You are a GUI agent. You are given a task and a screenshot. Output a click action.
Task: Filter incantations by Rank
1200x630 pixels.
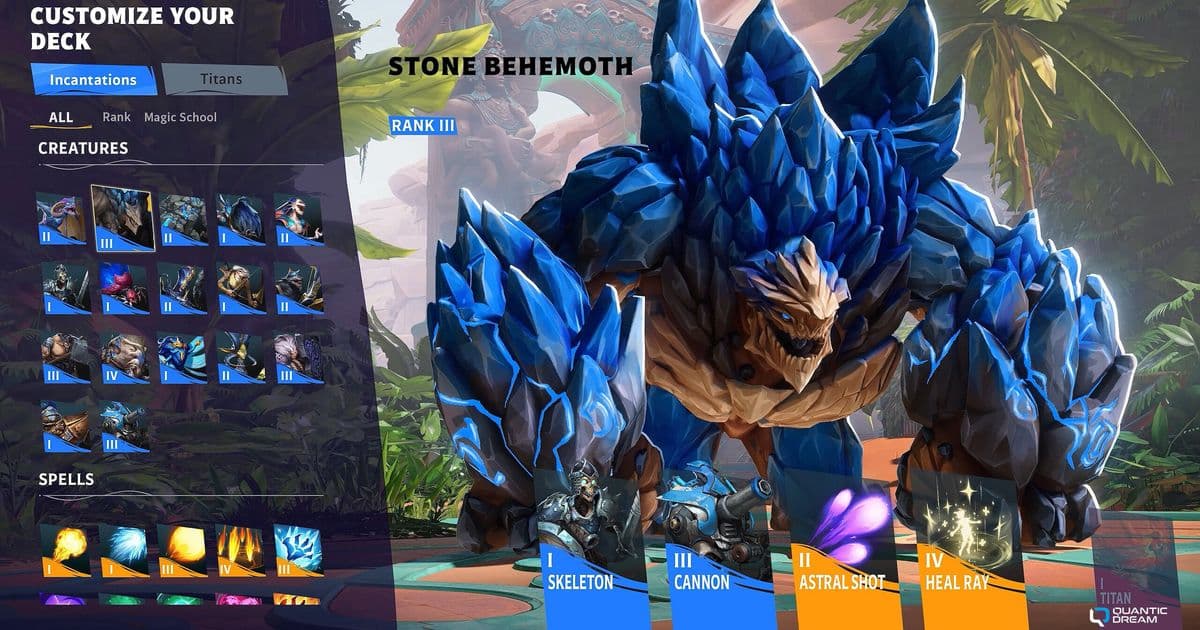click(x=116, y=117)
